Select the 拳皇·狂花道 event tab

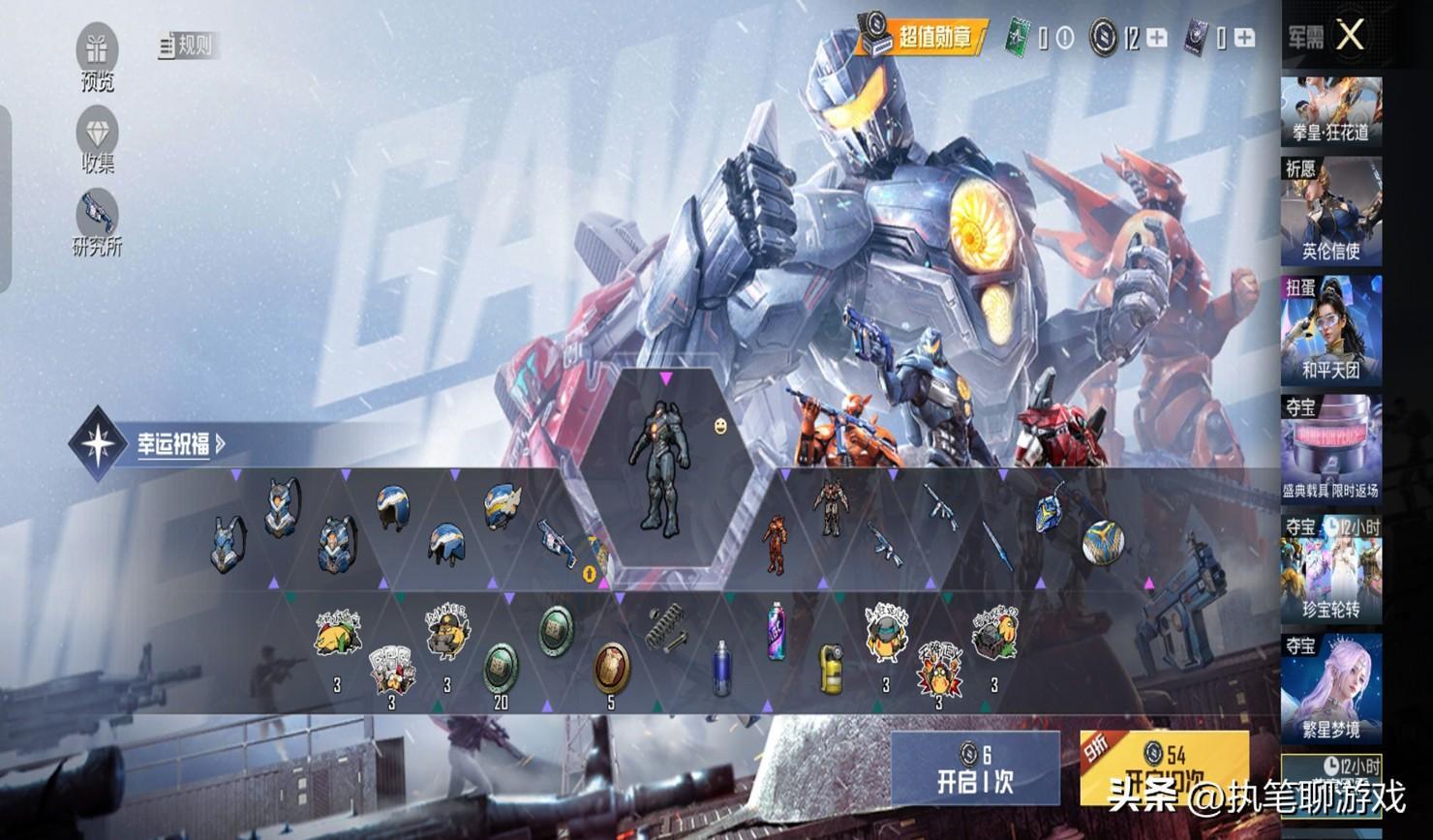[x=1331, y=111]
